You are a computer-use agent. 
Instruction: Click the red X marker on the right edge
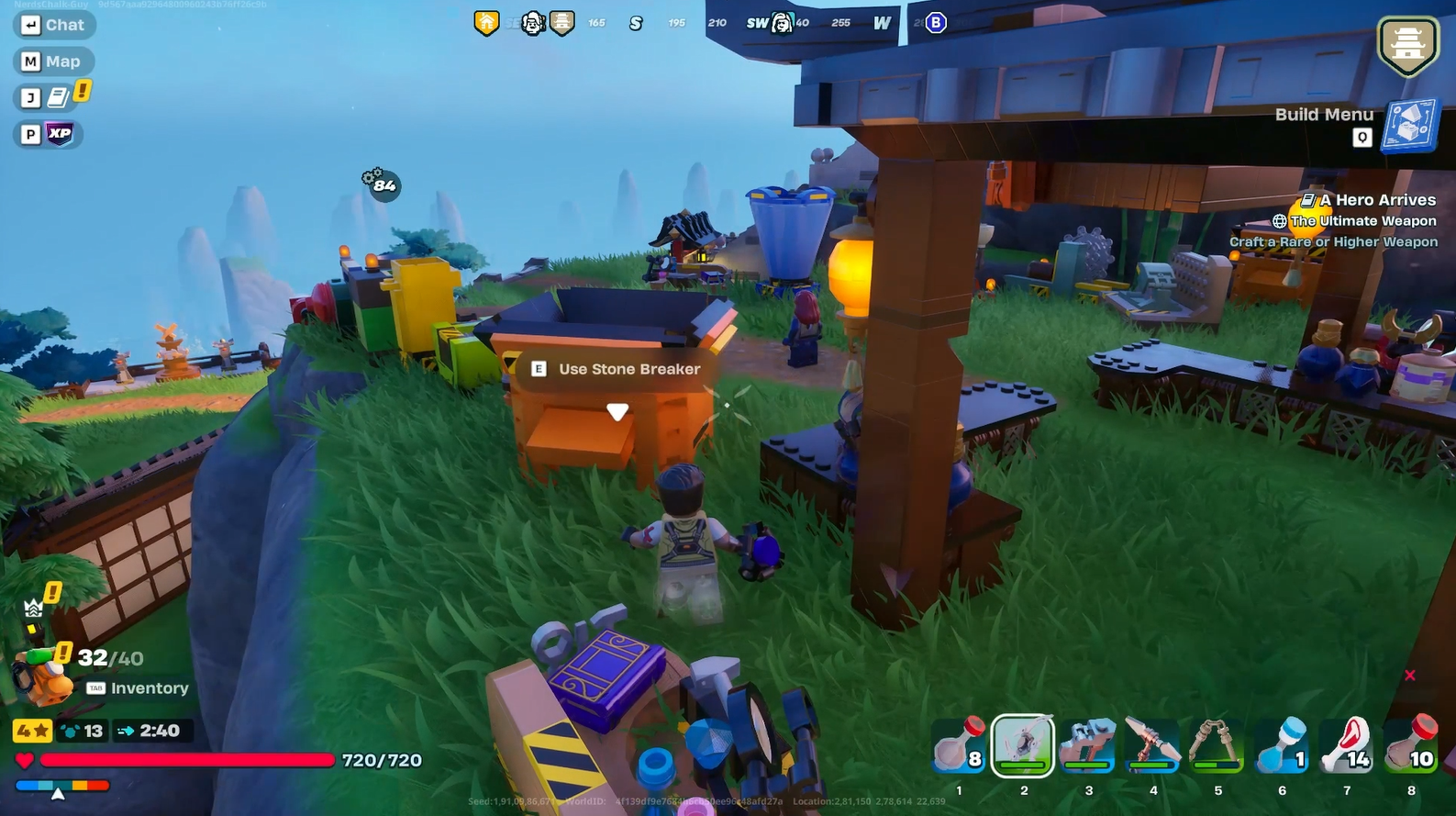click(x=1409, y=676)
